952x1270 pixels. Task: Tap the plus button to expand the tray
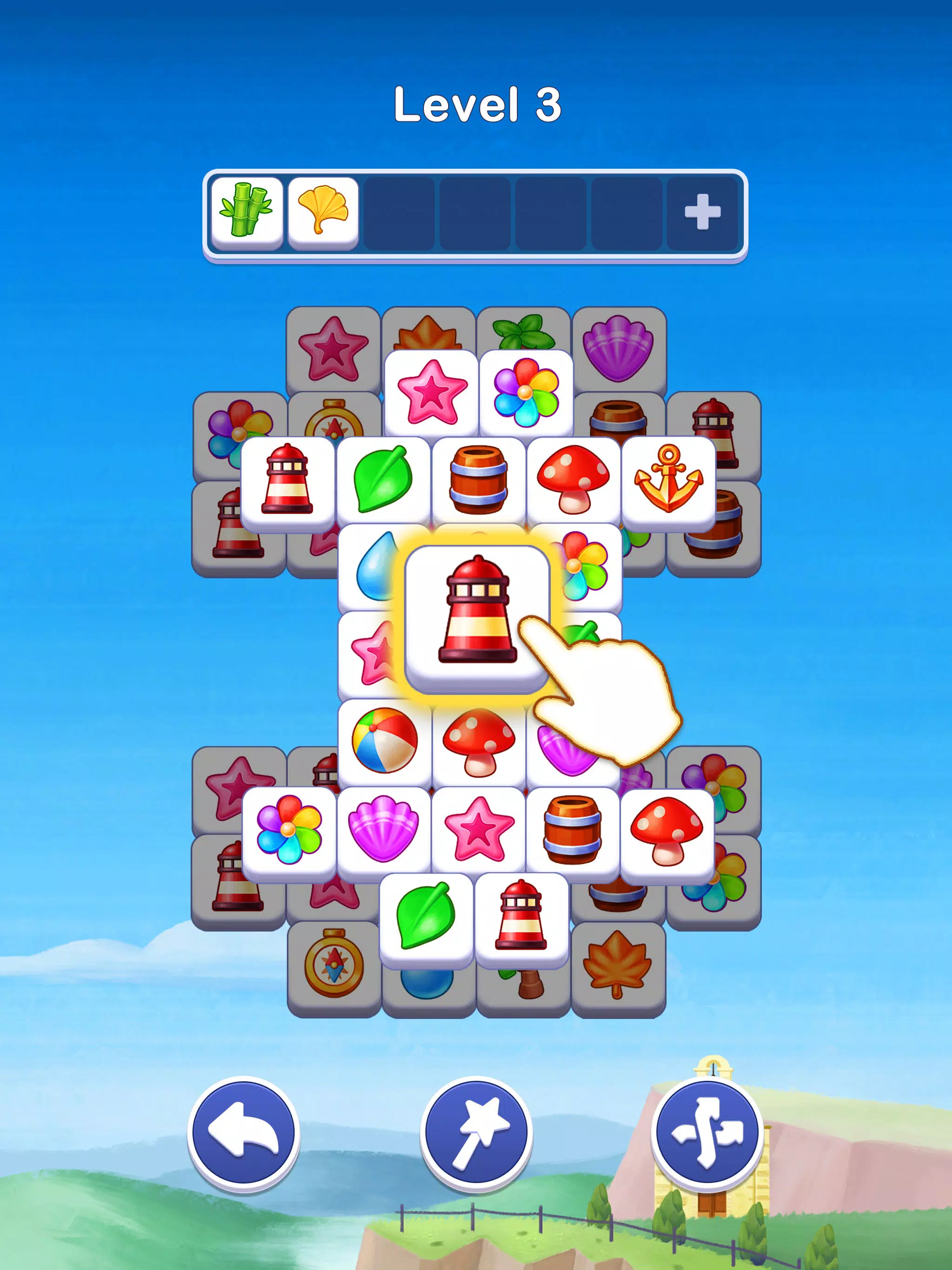coord(701,212)
